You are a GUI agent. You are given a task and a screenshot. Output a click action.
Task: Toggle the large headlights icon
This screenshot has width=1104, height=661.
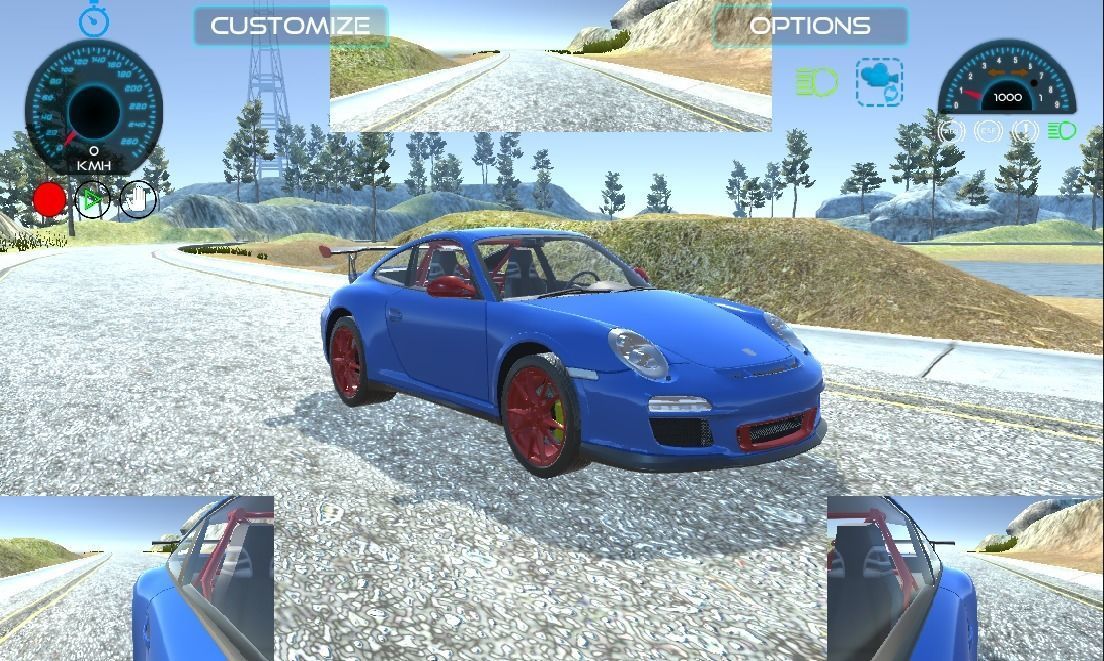click(817, 82)
